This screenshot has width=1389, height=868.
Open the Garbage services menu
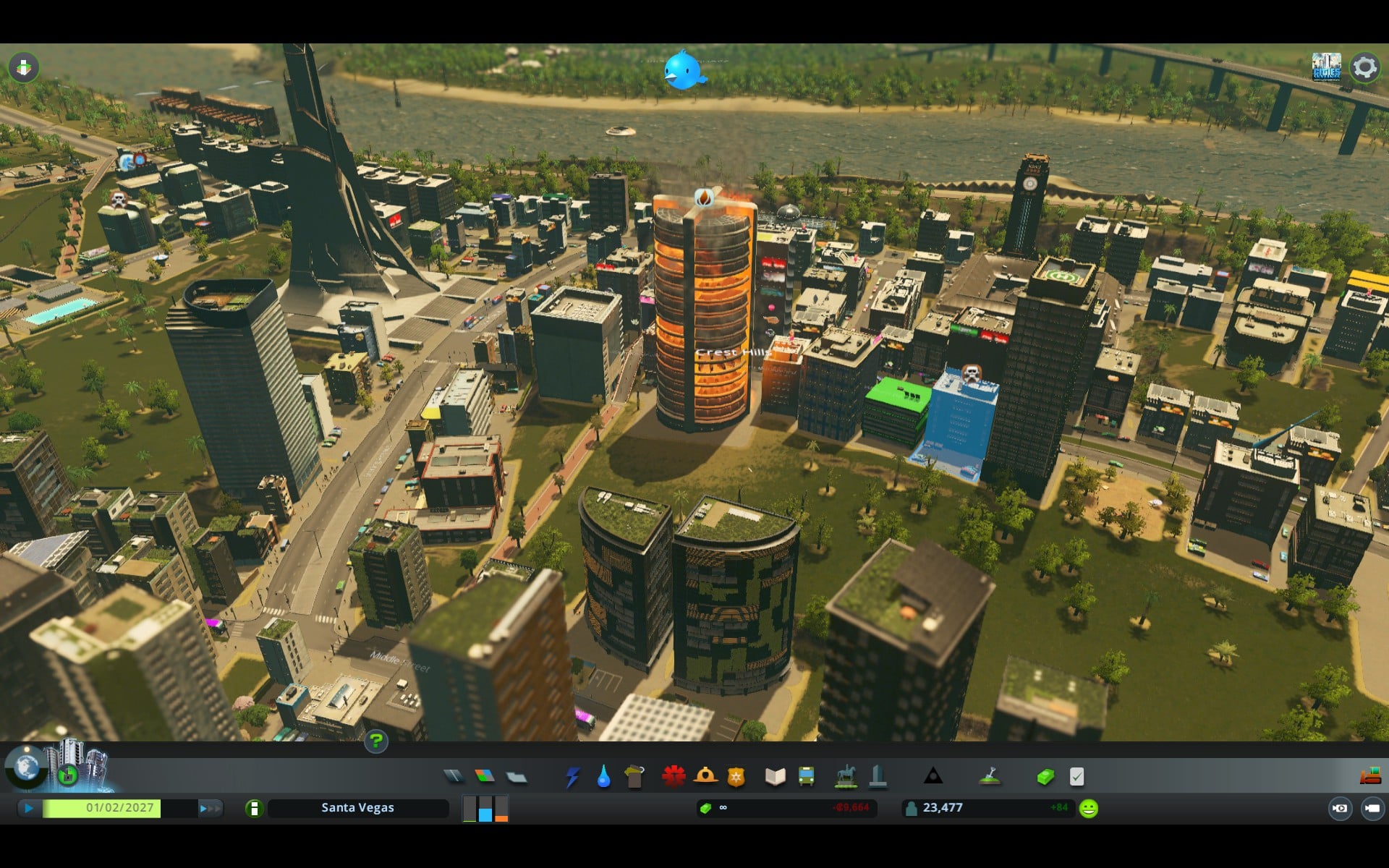point(634,777)
